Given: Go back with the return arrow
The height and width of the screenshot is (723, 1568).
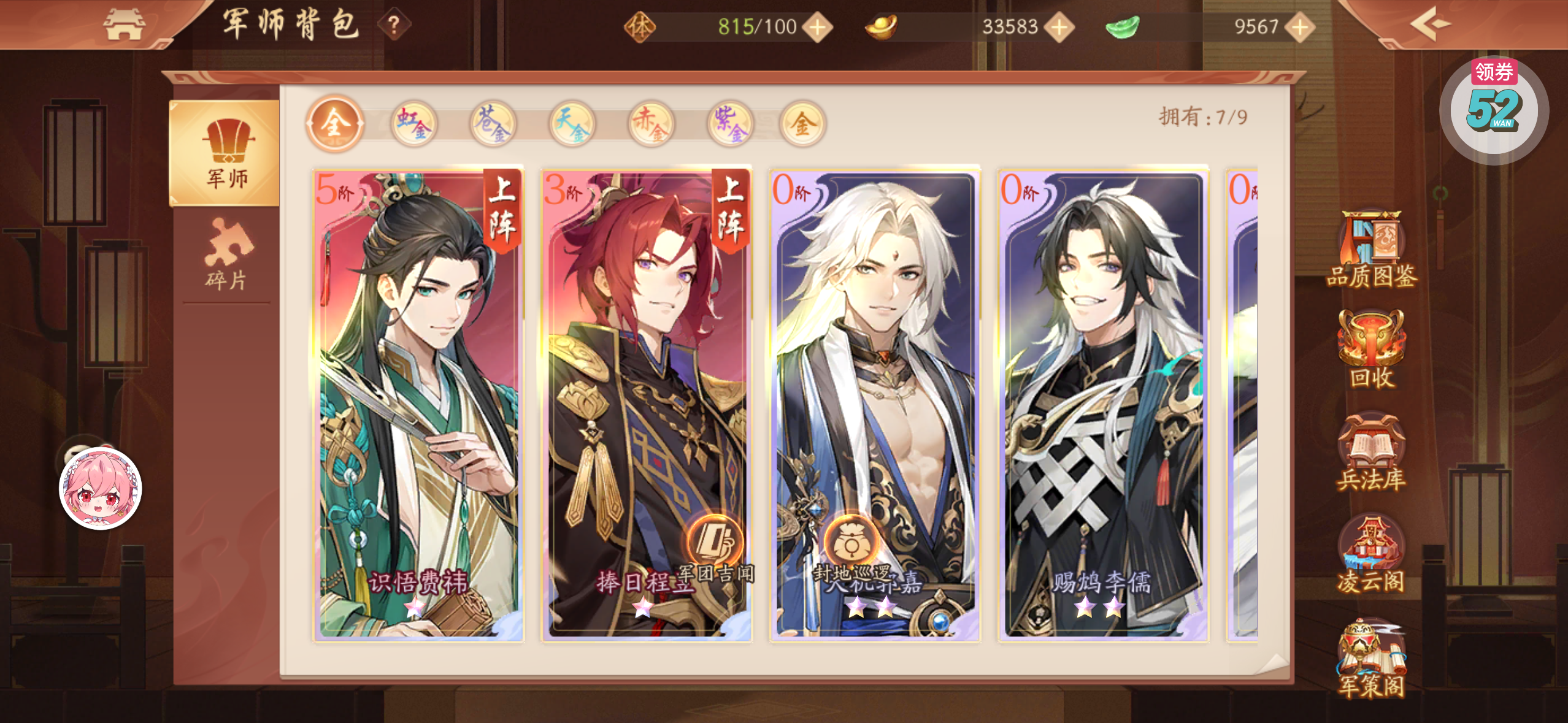Looking at the screenshot, I should [1429, 25].
